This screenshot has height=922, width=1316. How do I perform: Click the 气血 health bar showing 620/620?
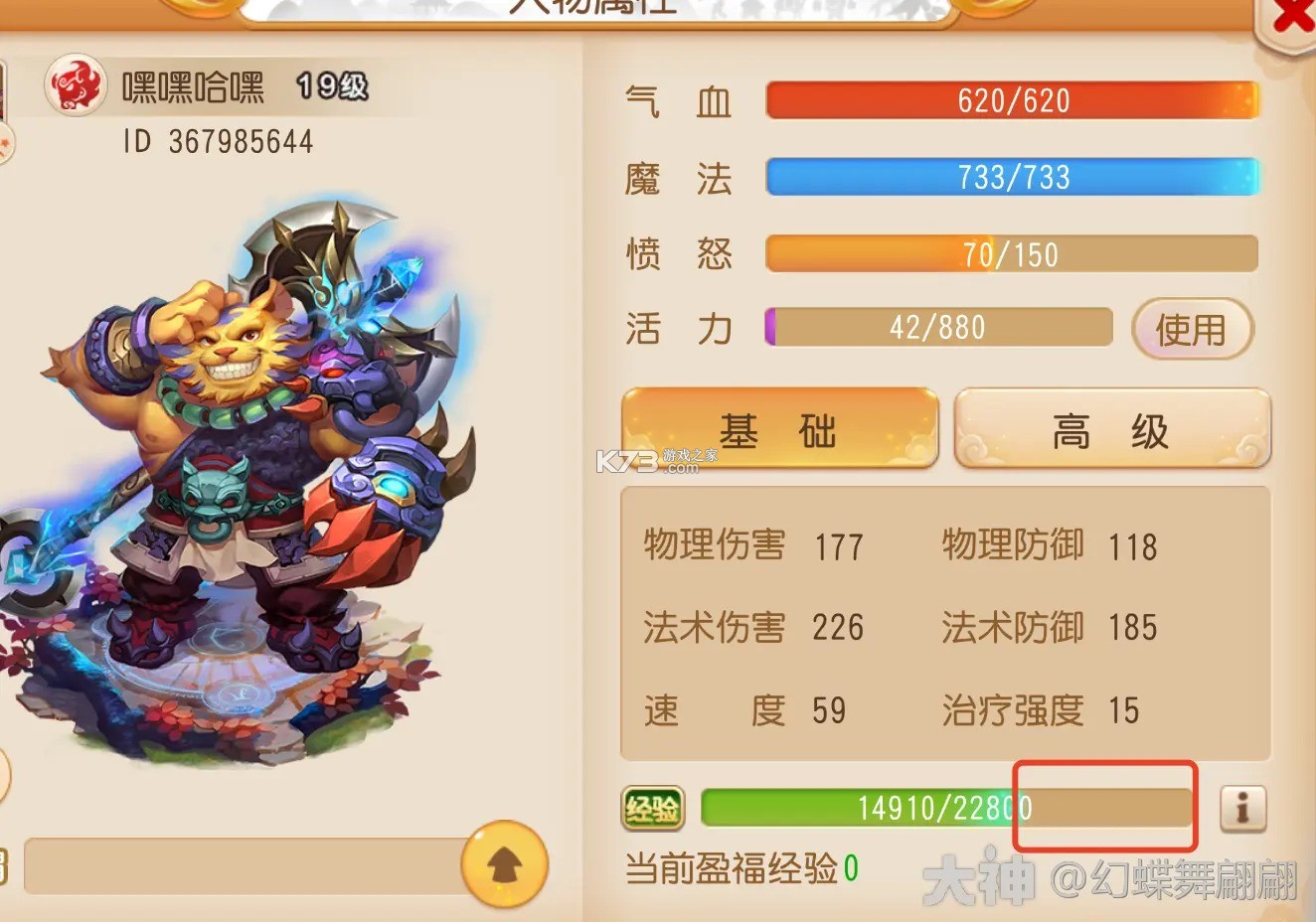1011,99
